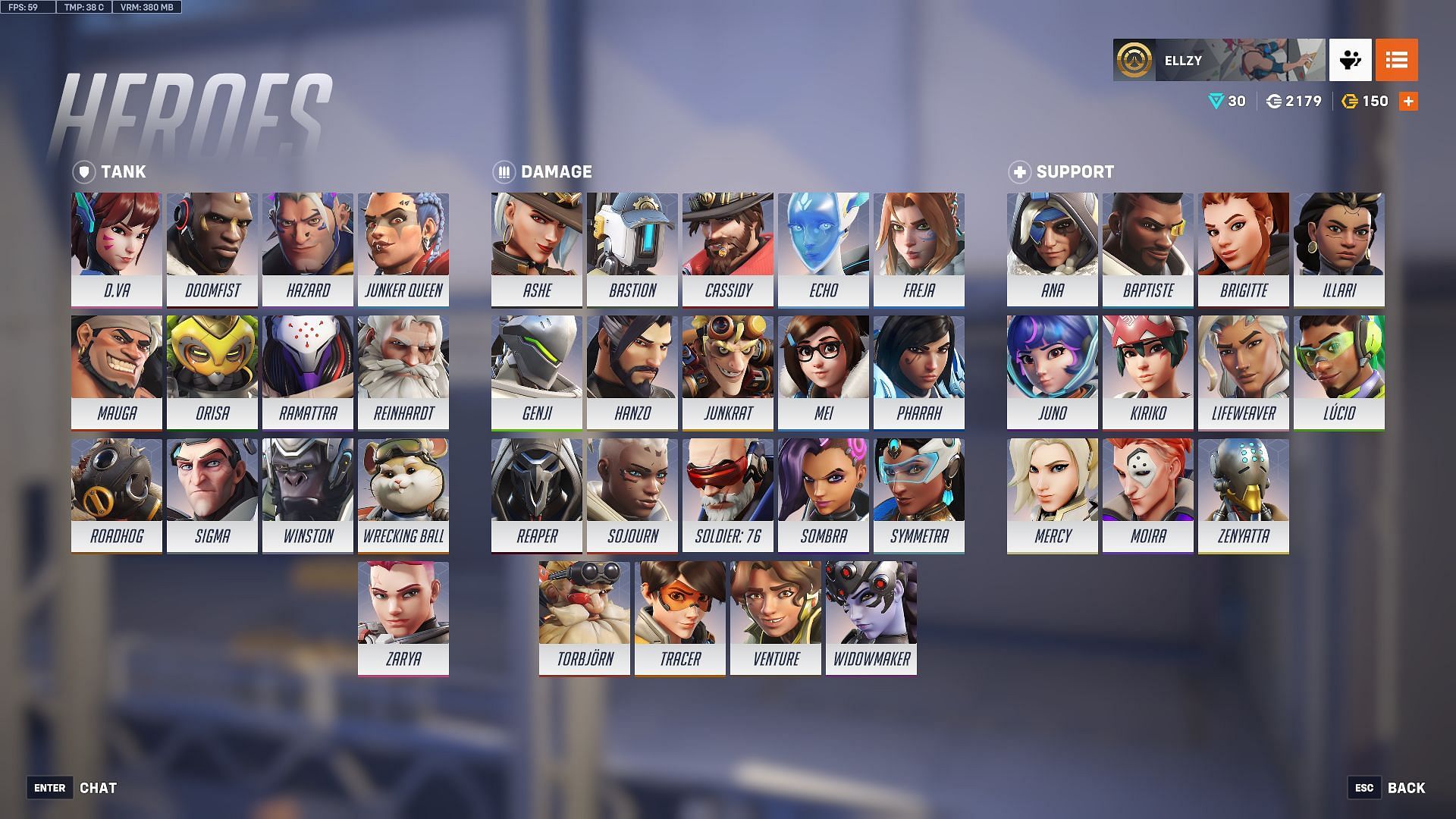Select Ana in the Support roster
Image resolution: width=1456 pixels, height=819 pixels.
coord(1052,249)
